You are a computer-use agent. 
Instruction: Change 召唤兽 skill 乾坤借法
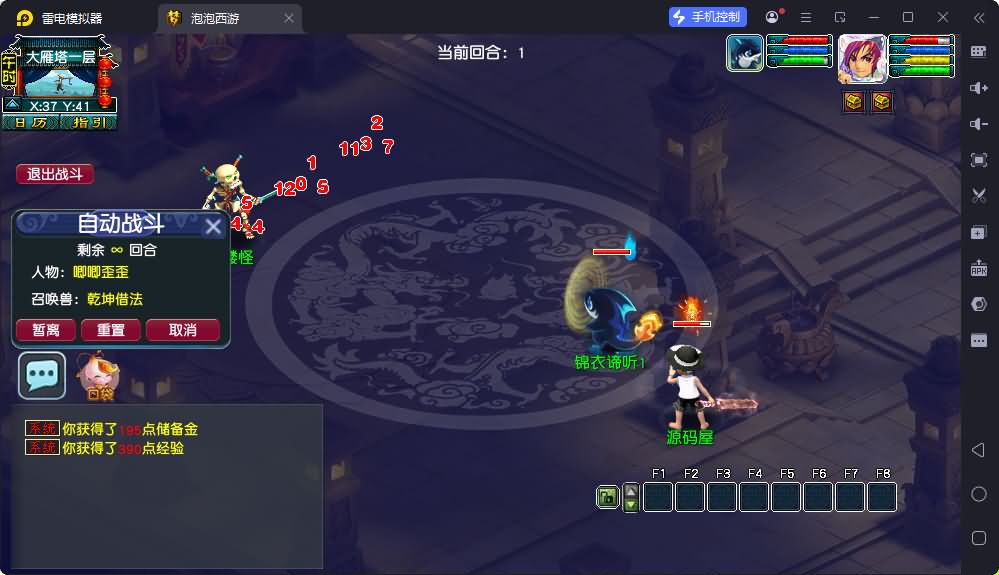coord(114,299)
